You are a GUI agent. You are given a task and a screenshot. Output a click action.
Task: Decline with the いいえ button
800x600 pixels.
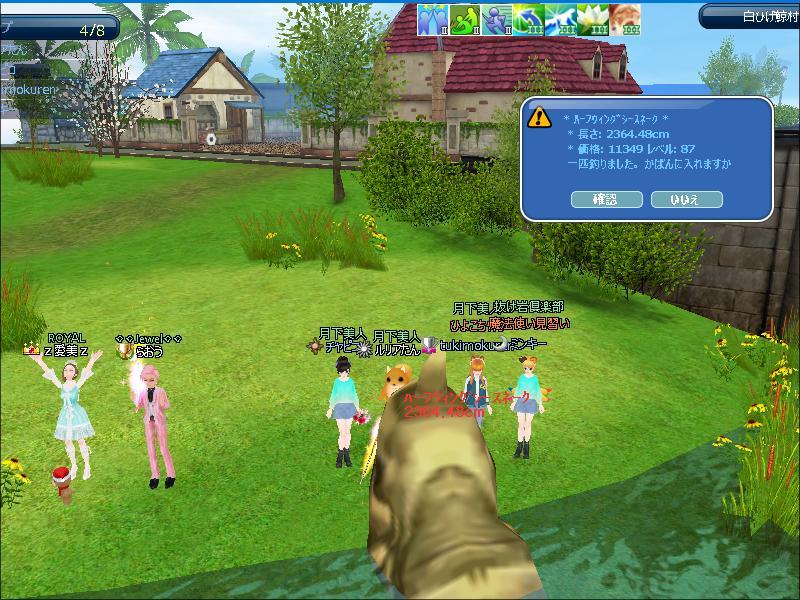[686, 199]
